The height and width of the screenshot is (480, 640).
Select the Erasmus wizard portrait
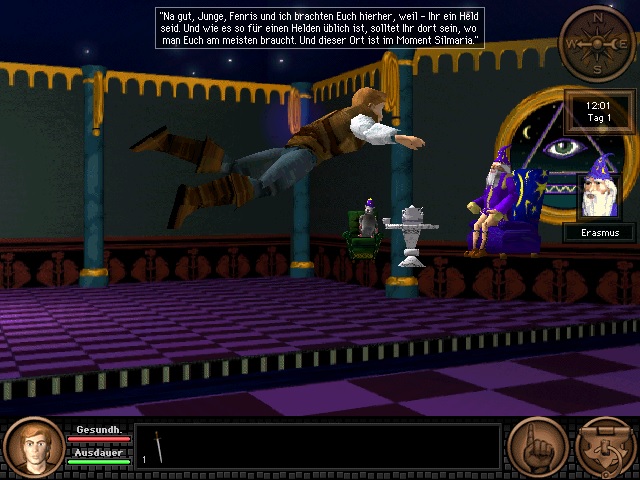pyautogui.click(x=599, y=196)
